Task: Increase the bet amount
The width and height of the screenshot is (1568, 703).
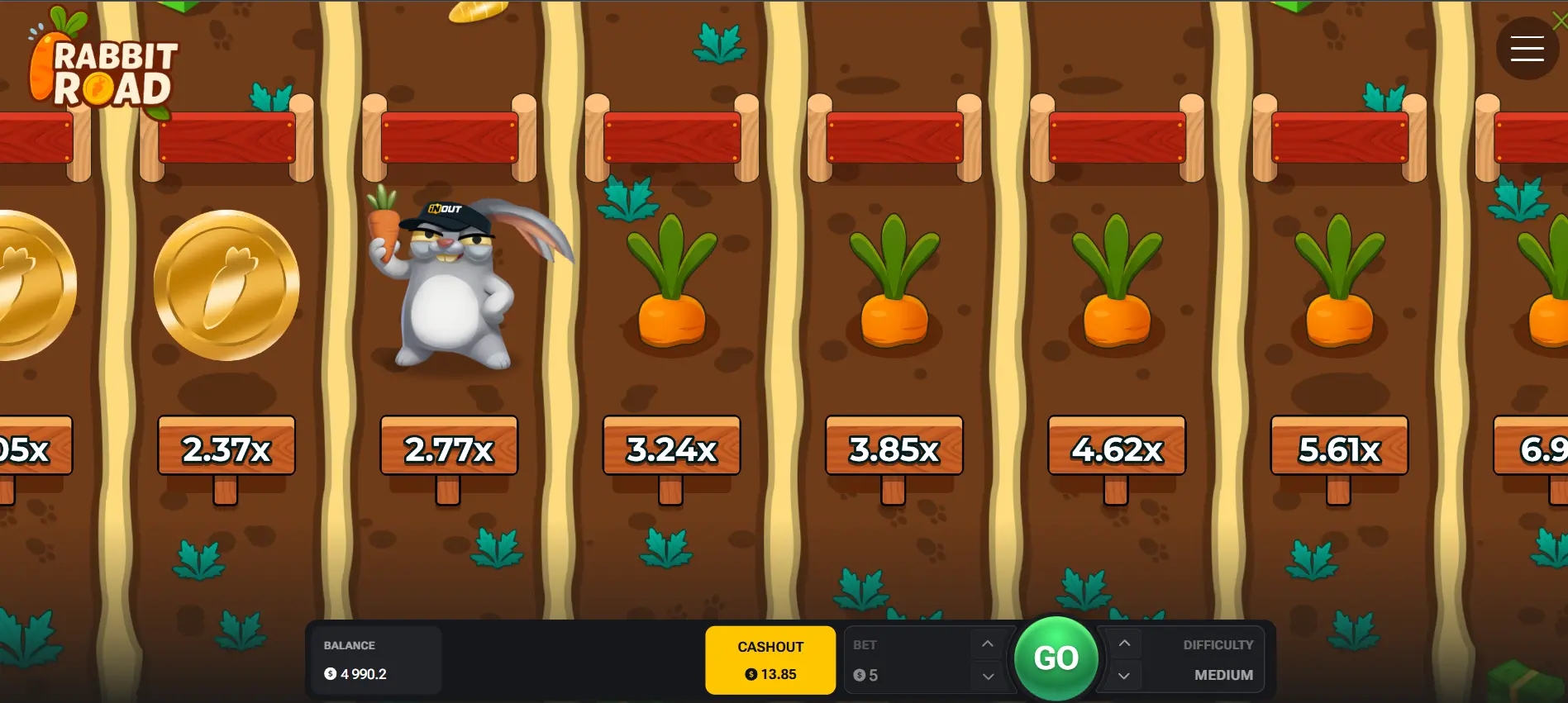Action: (987, 644)
